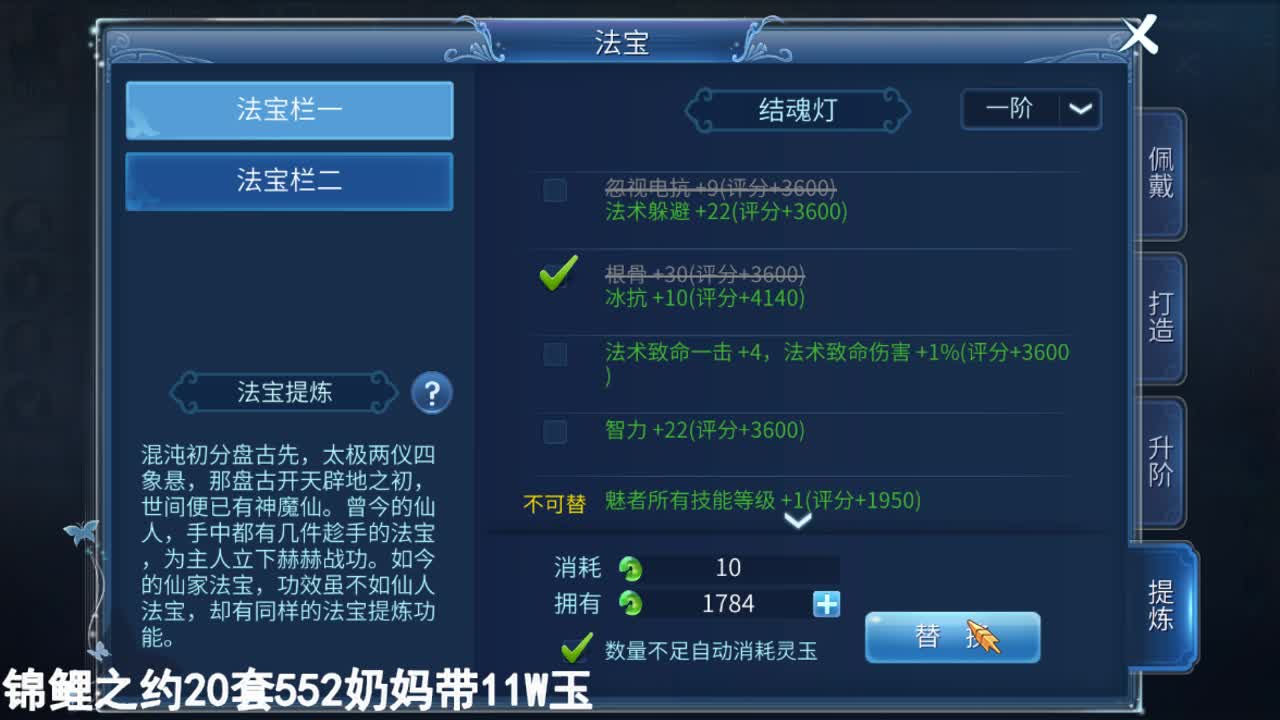Click the 1784 quantity field
The width and height of the screenshot is (1280, 720).
coord(730,604)
